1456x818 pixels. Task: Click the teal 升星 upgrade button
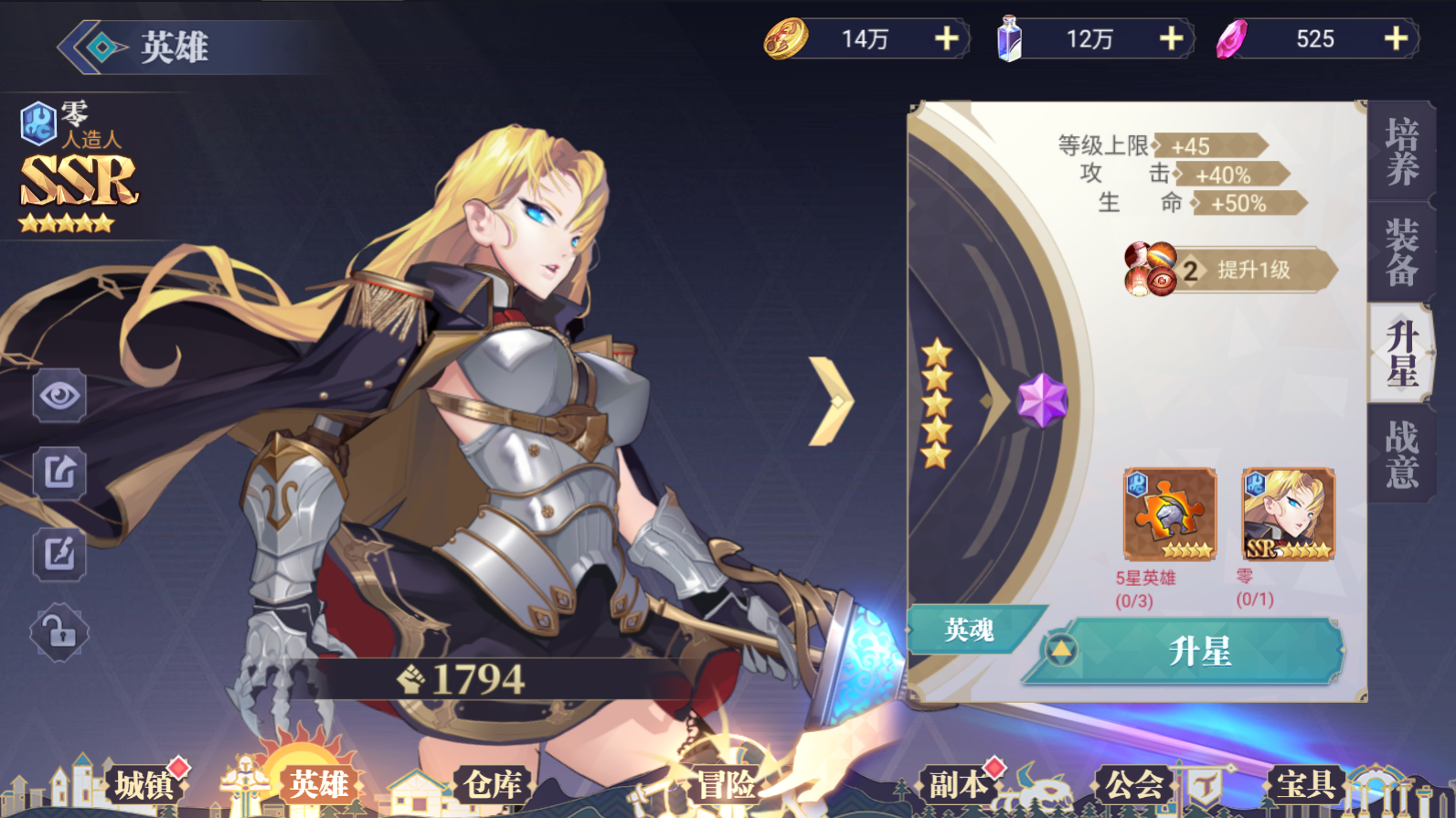(1197, 652)
